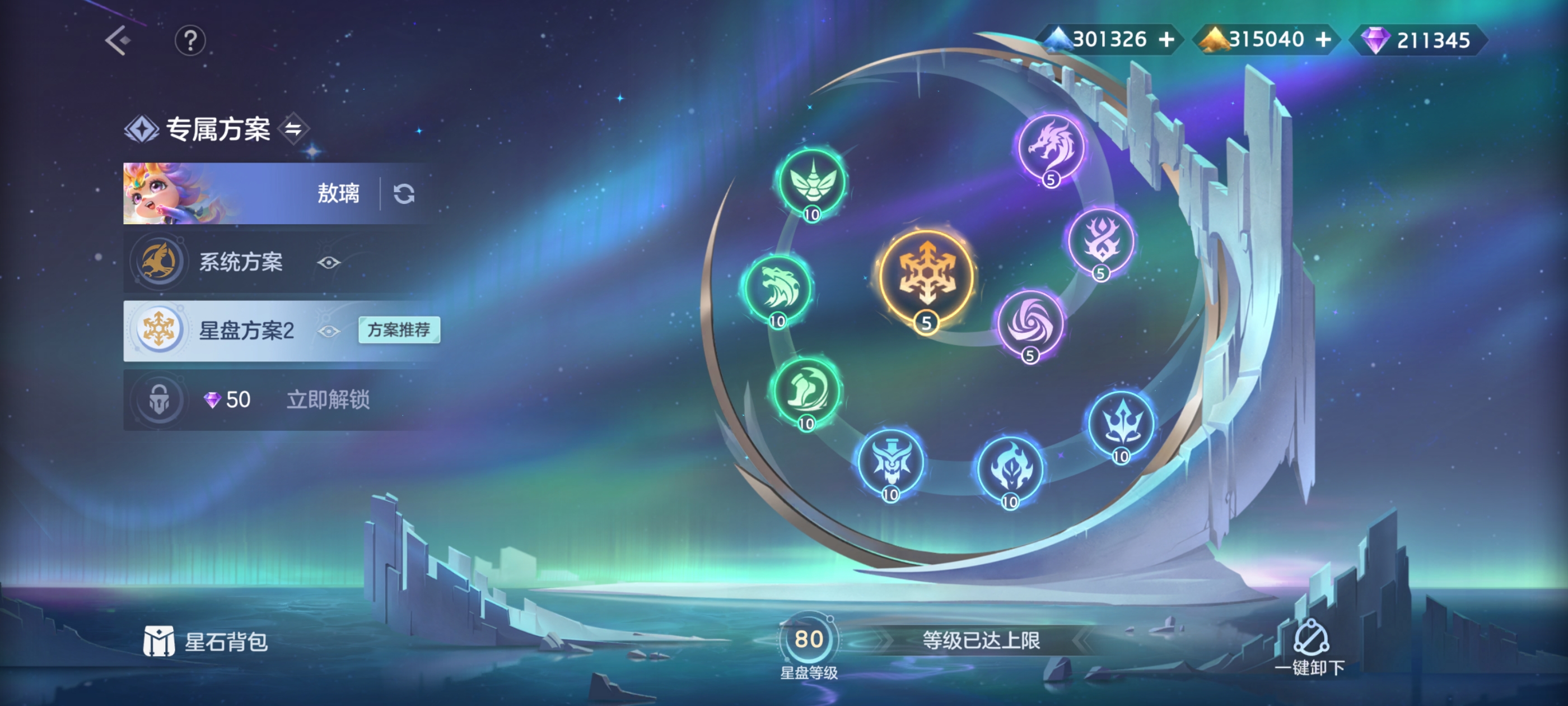Open the 方案推荐 recommendations
Screen dimensions: 1568x706
[399, 329]
